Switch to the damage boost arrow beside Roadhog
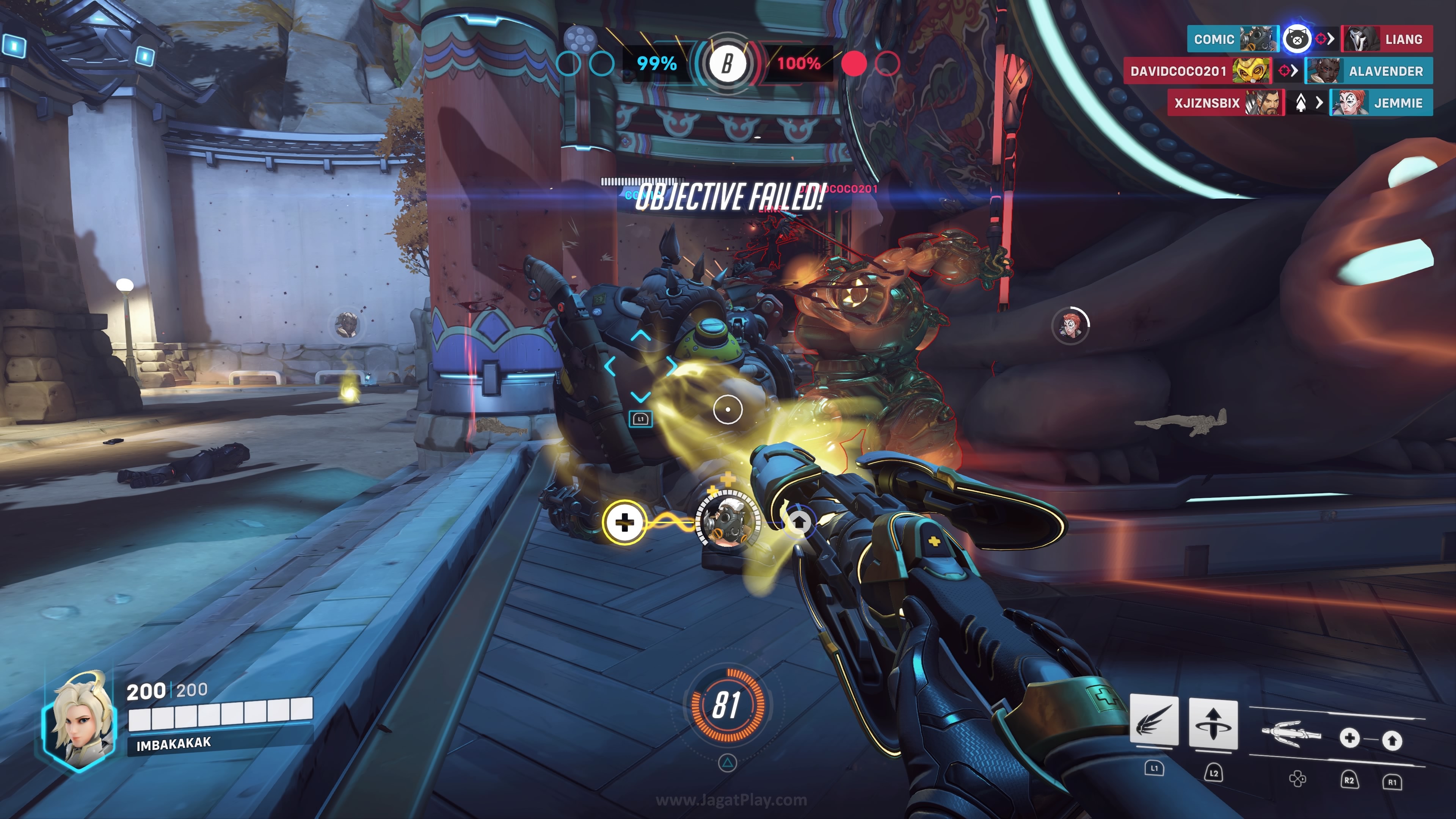Screen dimensions: 1456x819 coord(798,522)
